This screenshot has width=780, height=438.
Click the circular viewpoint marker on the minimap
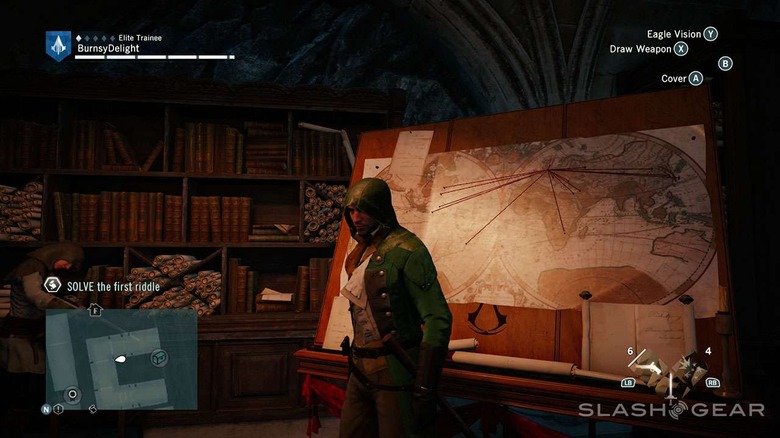(x=71, y=394)
